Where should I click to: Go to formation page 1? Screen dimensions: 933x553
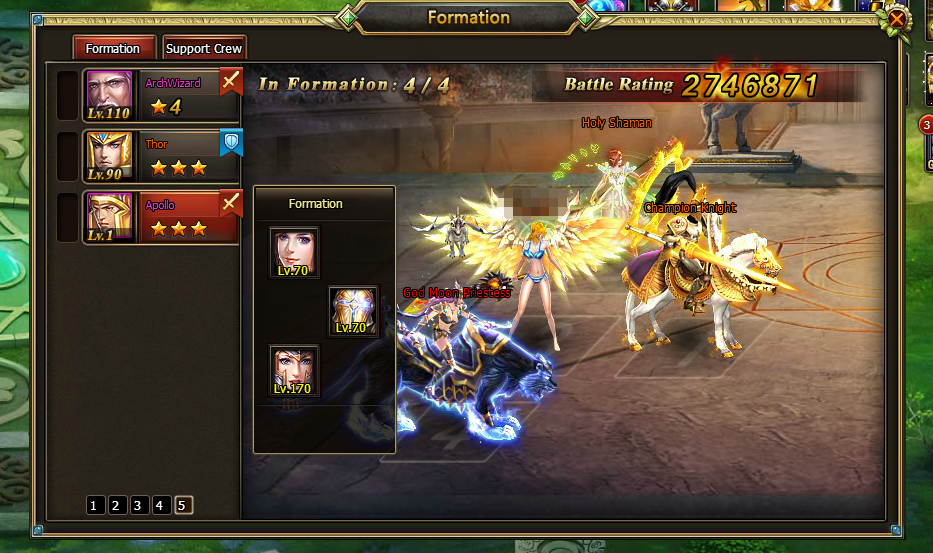coord(94,505)
